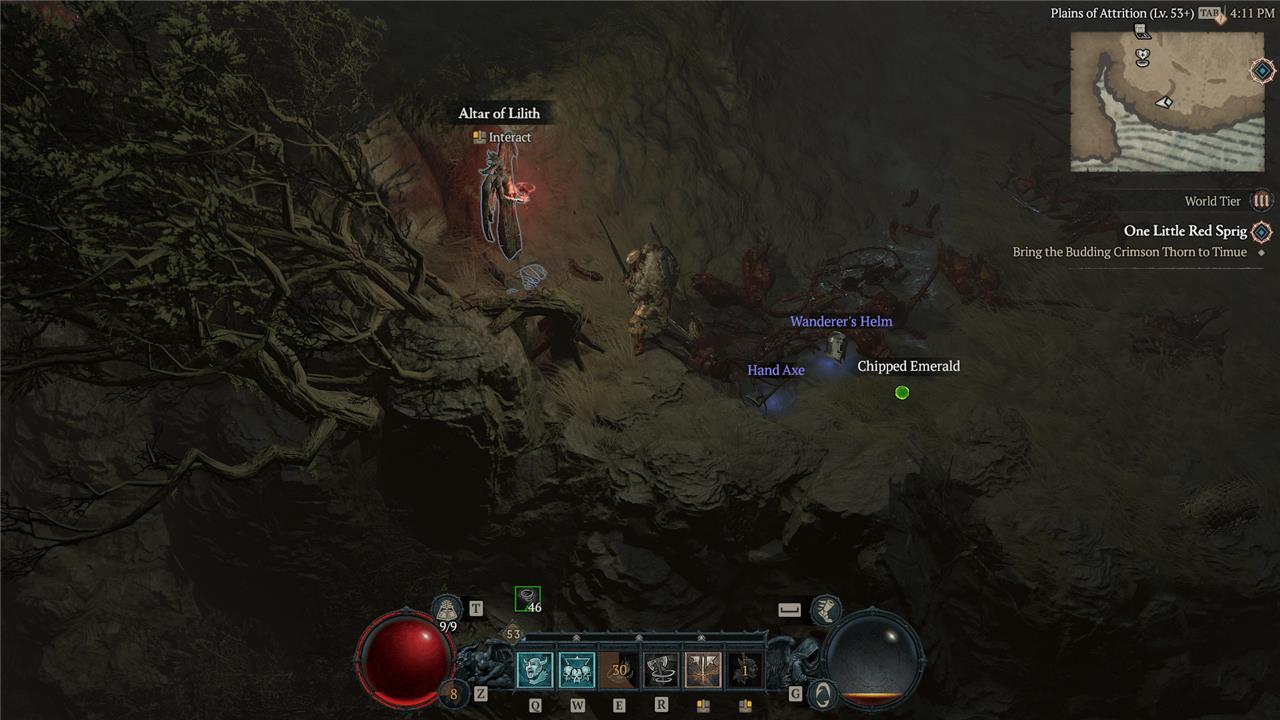Trigger the boot evade icon
1280x720 pixels.
tap(825, 609)
